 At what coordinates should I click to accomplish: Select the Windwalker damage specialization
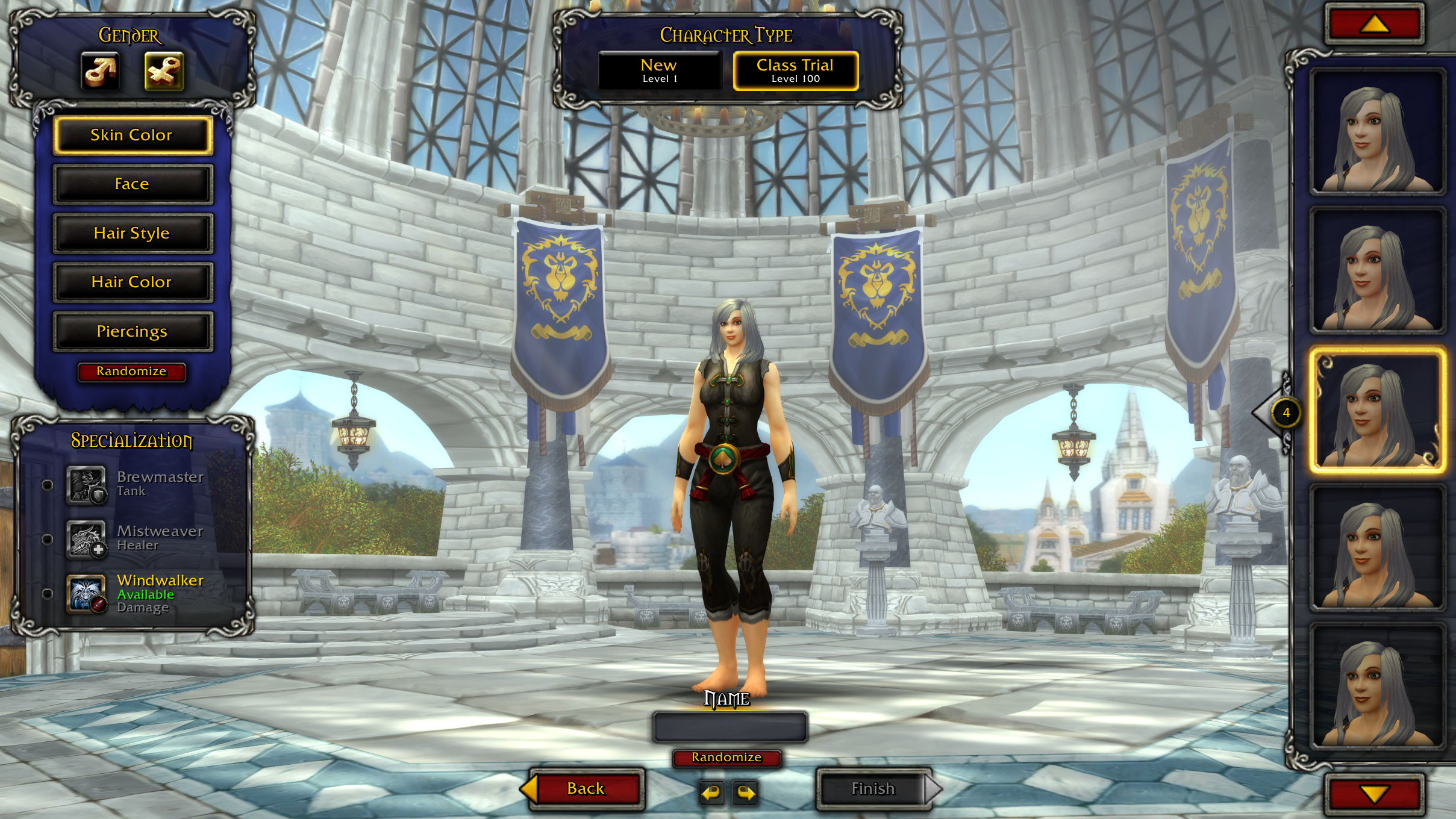pyautogui.click(x=86, y=594)
